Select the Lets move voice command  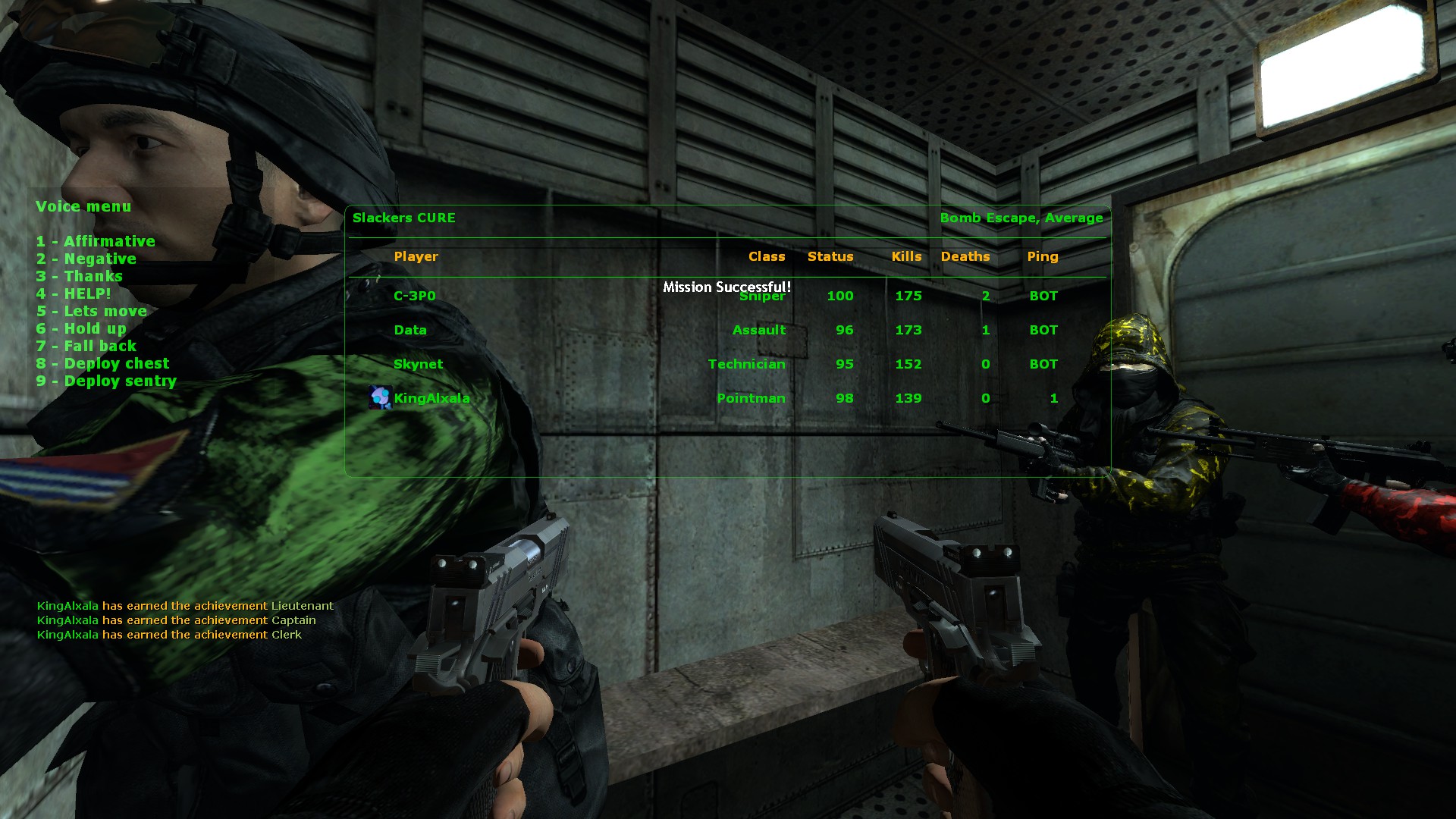[x=92, y=311]
